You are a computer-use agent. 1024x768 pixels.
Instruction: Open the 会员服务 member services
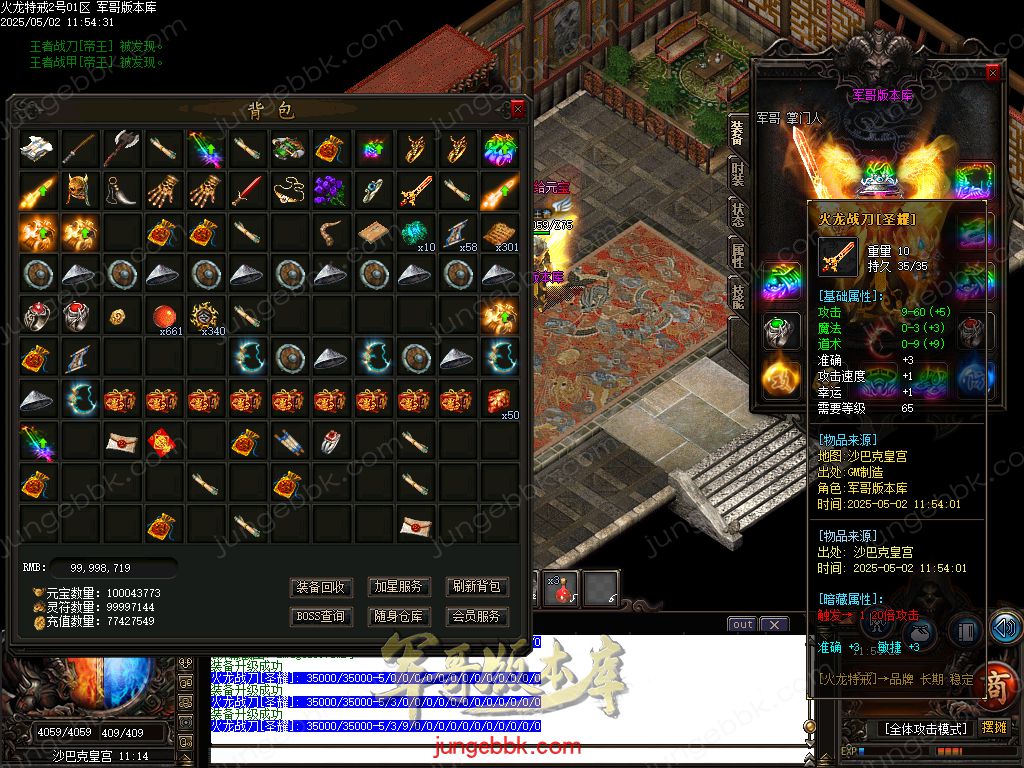[x=476, y=617]
